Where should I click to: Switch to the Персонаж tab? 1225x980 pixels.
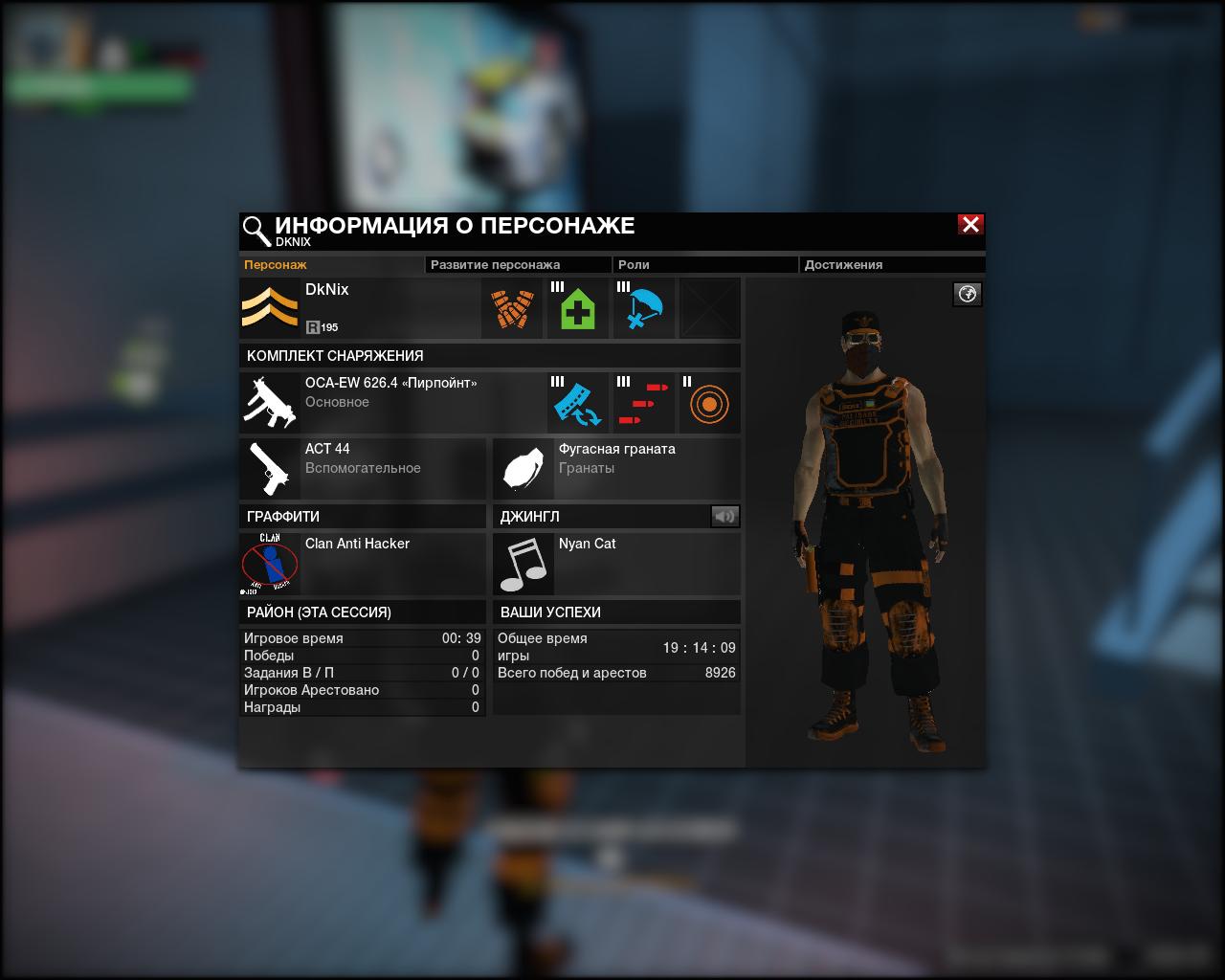click(x=276, y=265)
